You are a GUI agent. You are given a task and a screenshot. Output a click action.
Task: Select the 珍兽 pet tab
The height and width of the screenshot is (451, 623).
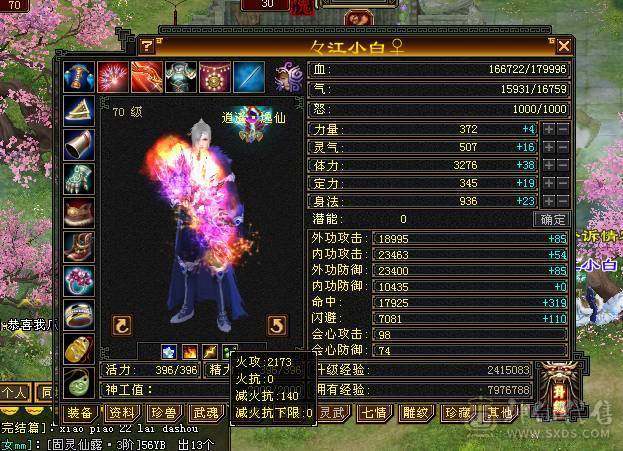[163, 413]
